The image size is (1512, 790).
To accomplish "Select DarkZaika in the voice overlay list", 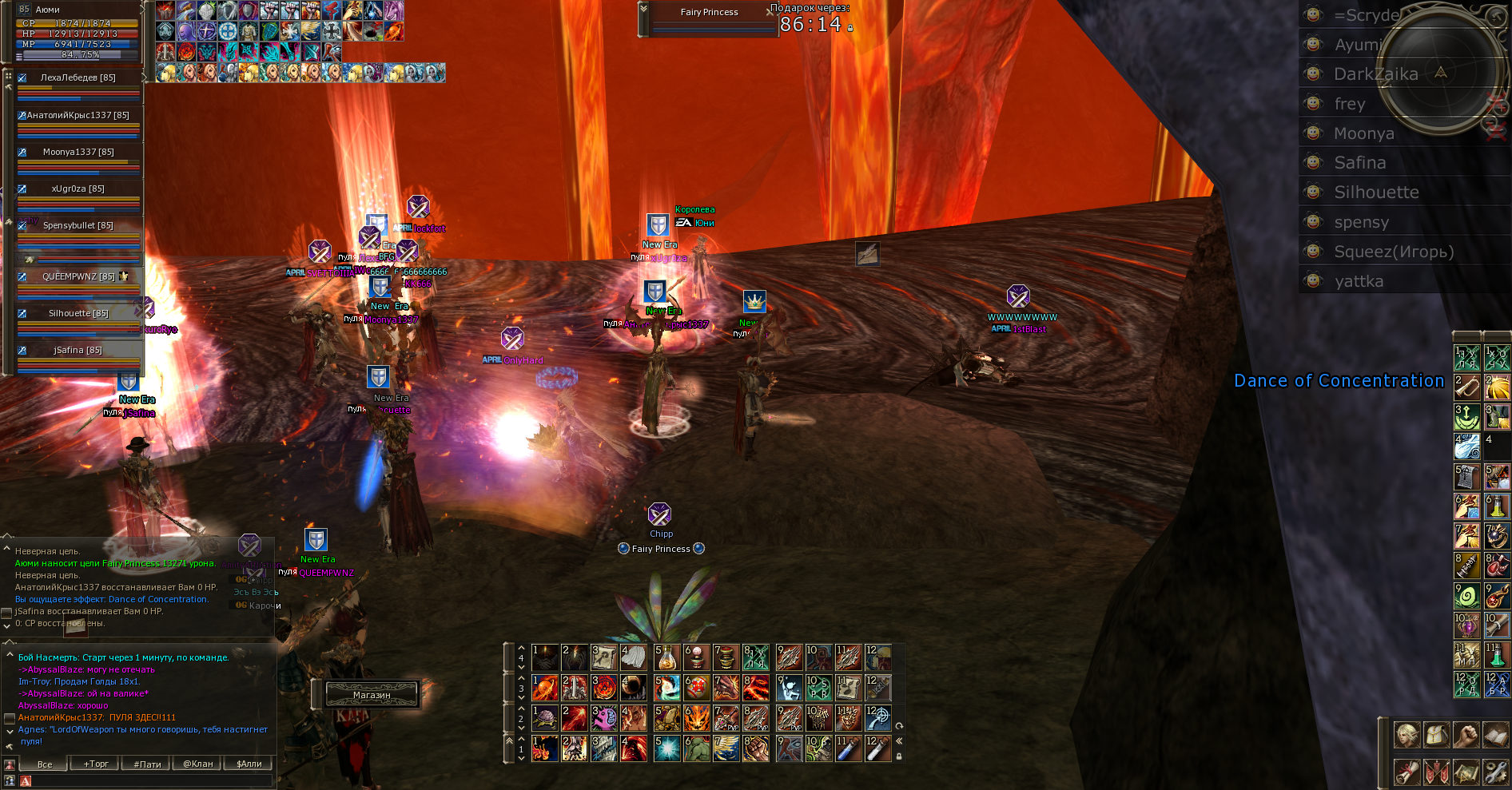I will [x=1375, y=74].
